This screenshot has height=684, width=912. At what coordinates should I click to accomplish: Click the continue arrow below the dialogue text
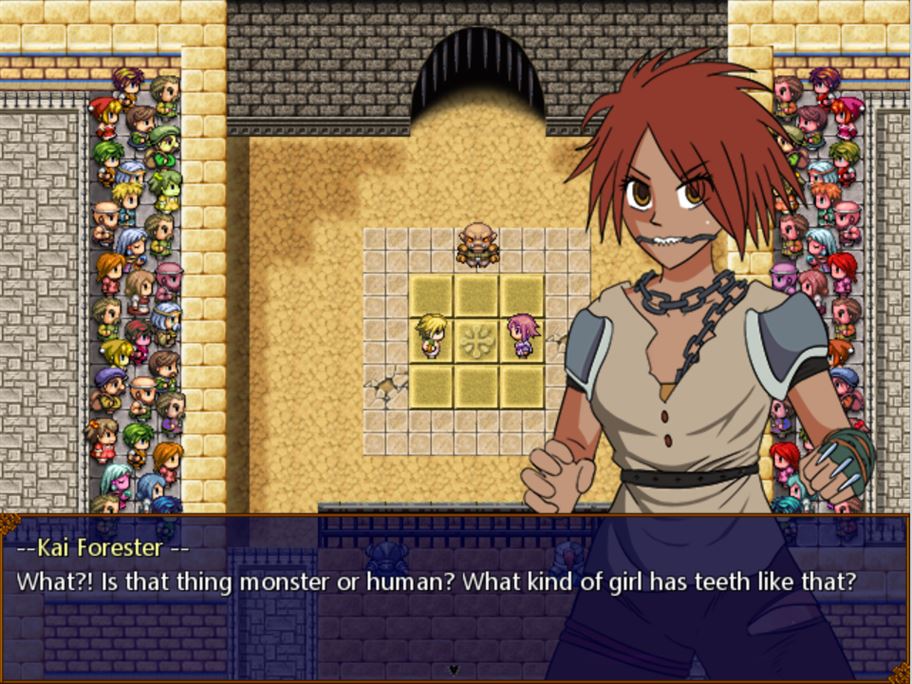[x=453, y=669]
